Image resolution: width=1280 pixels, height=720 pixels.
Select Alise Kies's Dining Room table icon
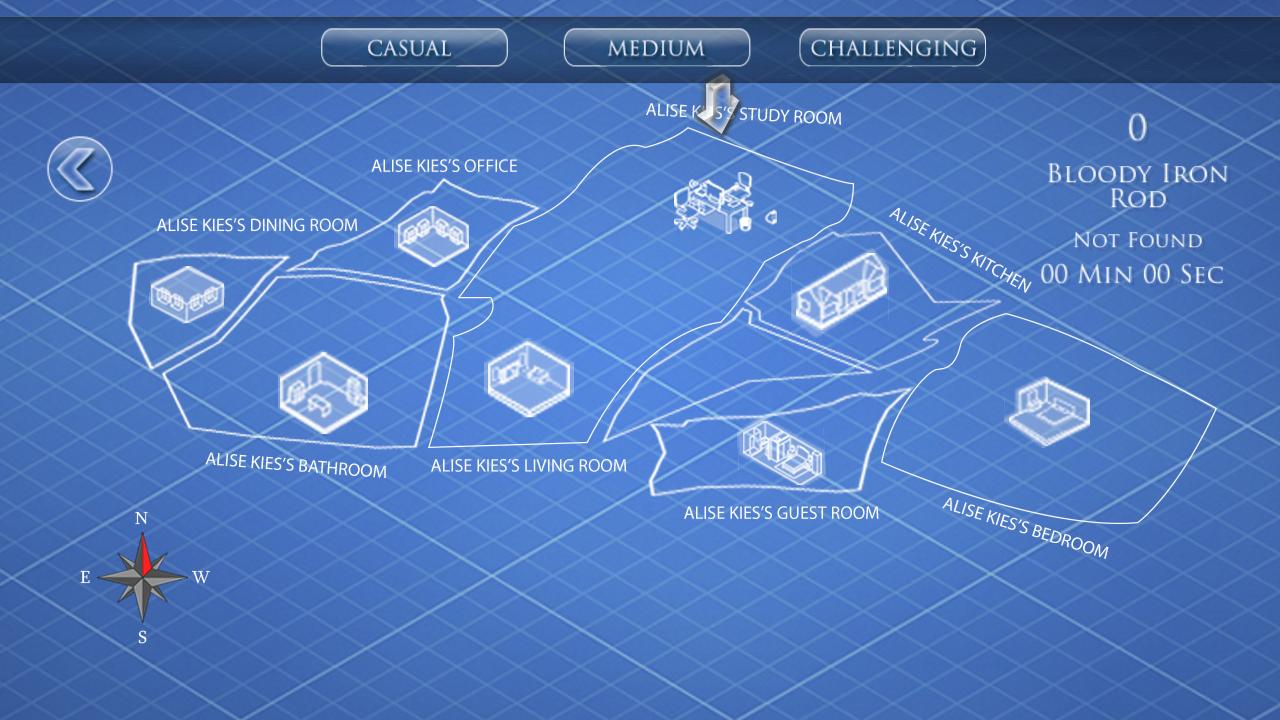[x=188, y=292]
